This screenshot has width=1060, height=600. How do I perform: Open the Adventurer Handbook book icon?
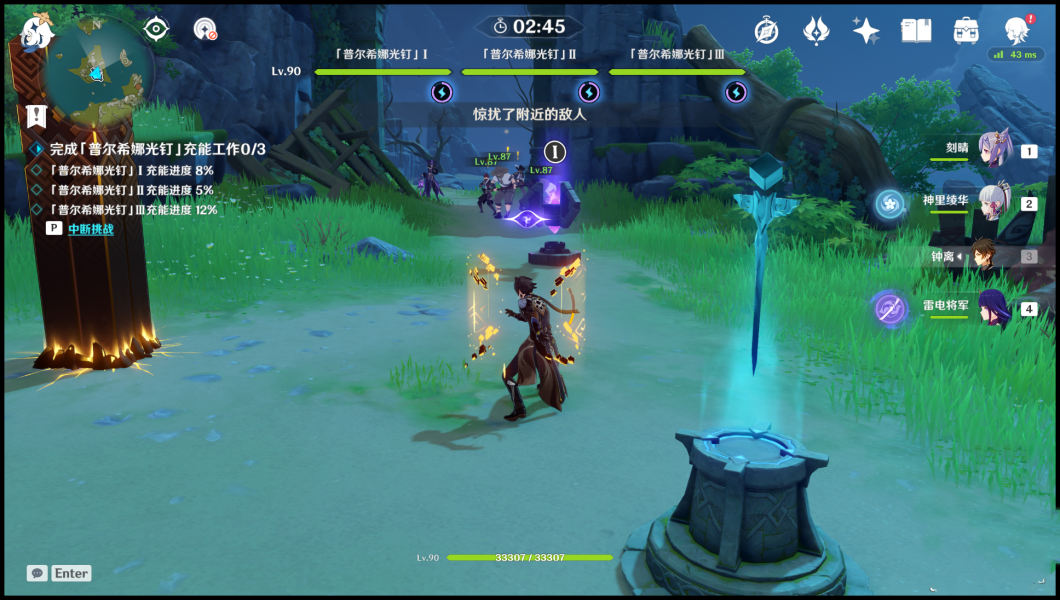pos(916,31)
